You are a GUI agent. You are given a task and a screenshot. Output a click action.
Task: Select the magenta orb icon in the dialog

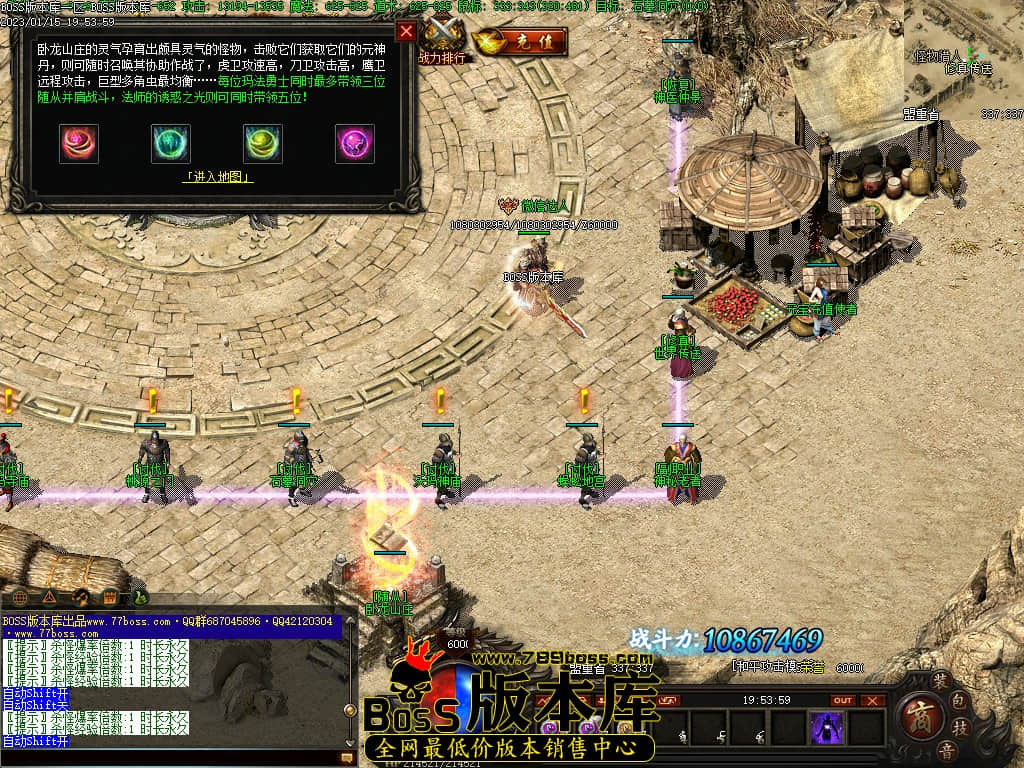(355, 144)
